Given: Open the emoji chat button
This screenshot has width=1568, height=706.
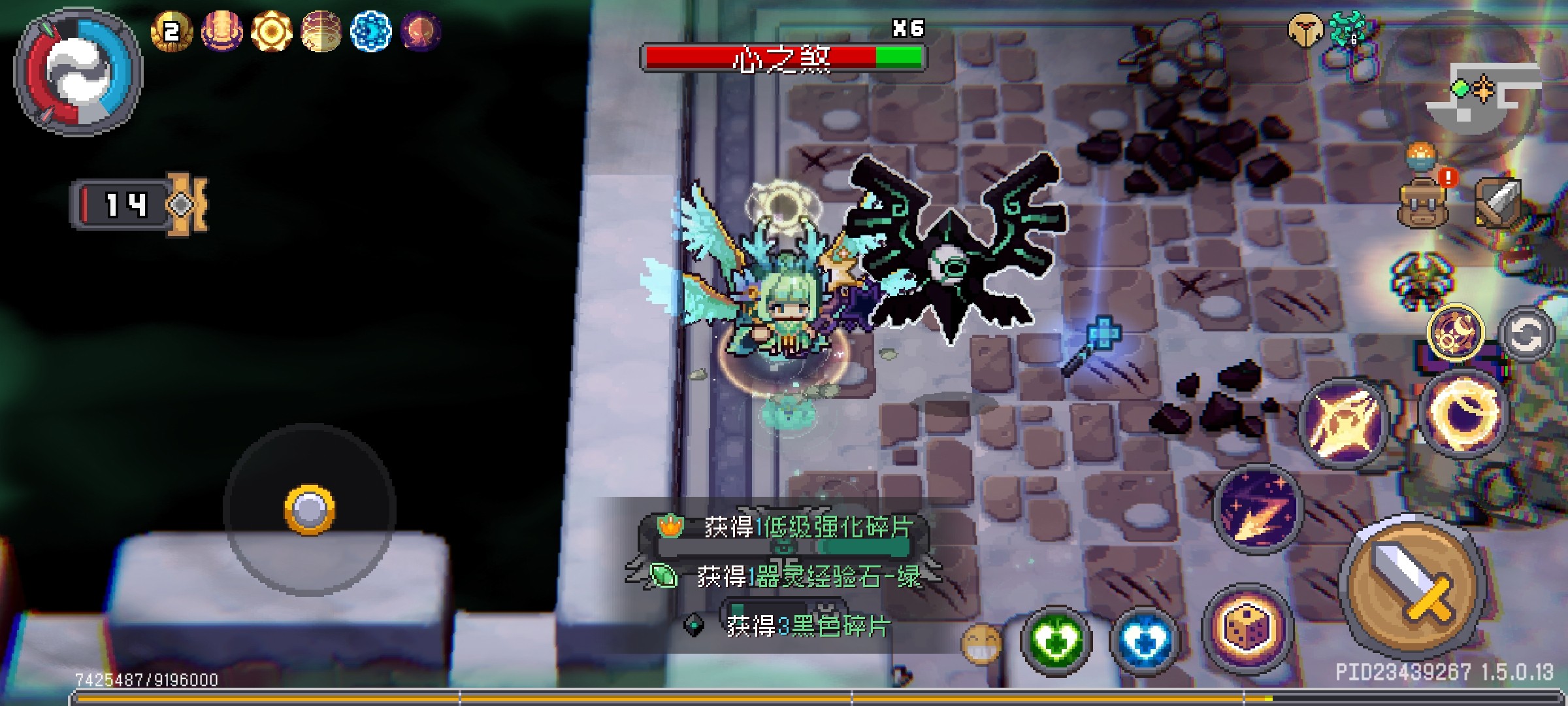Looking at the screenshot, I should pos(981,643).
